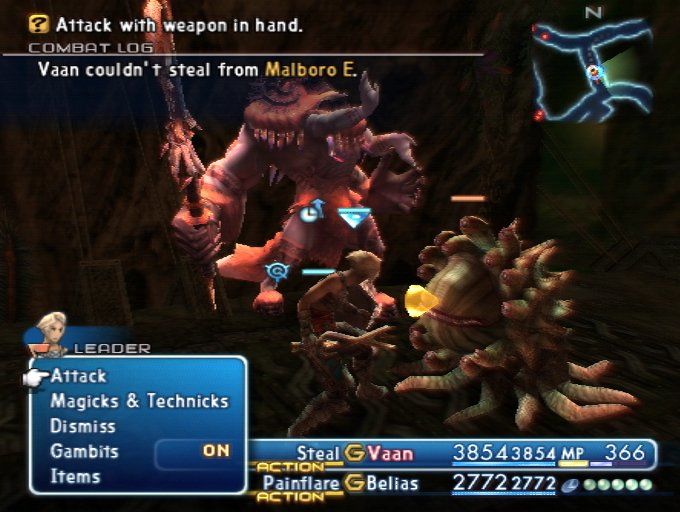Screen dimensions: 680x512
Task: Click the area minimap
Action: pos(591,68)
